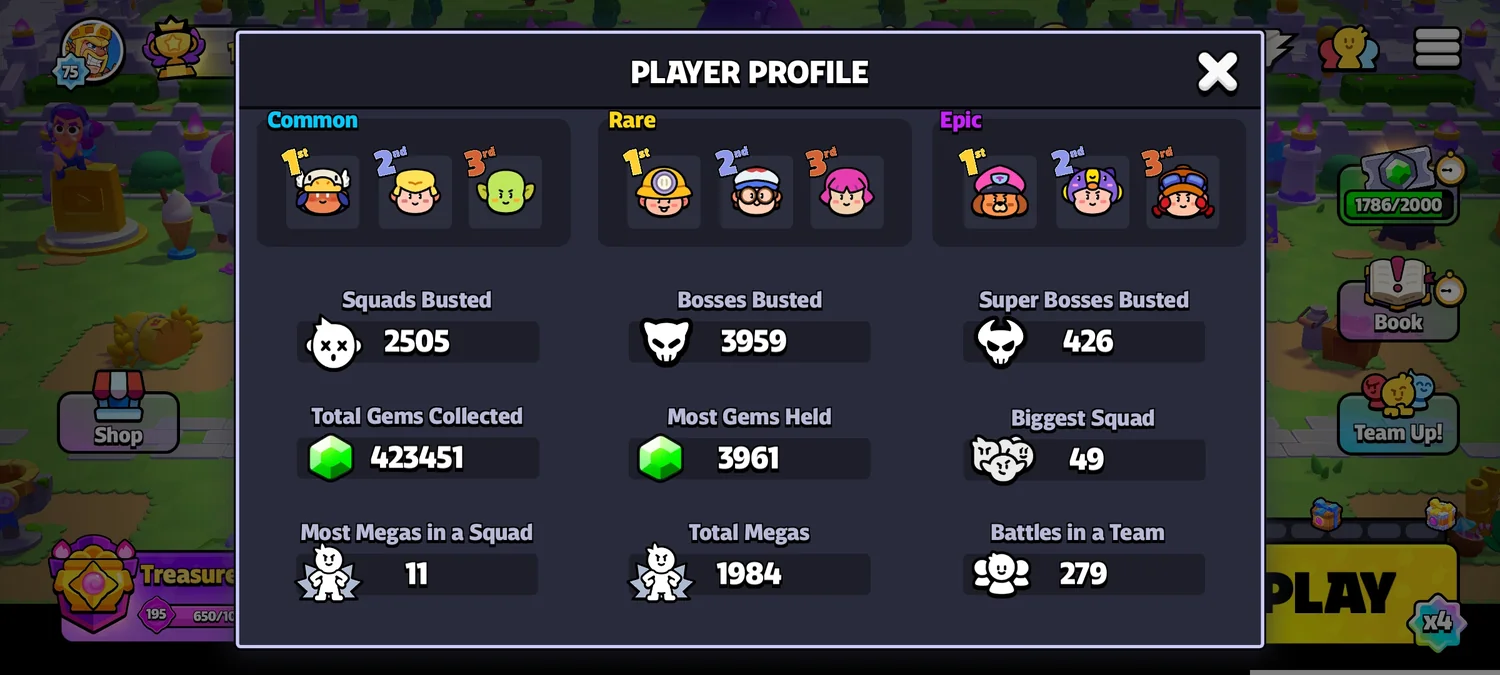Pick the 3rd place Rare pink-haired character
Screen dimensions: 1500x675
tap(846, 191)
